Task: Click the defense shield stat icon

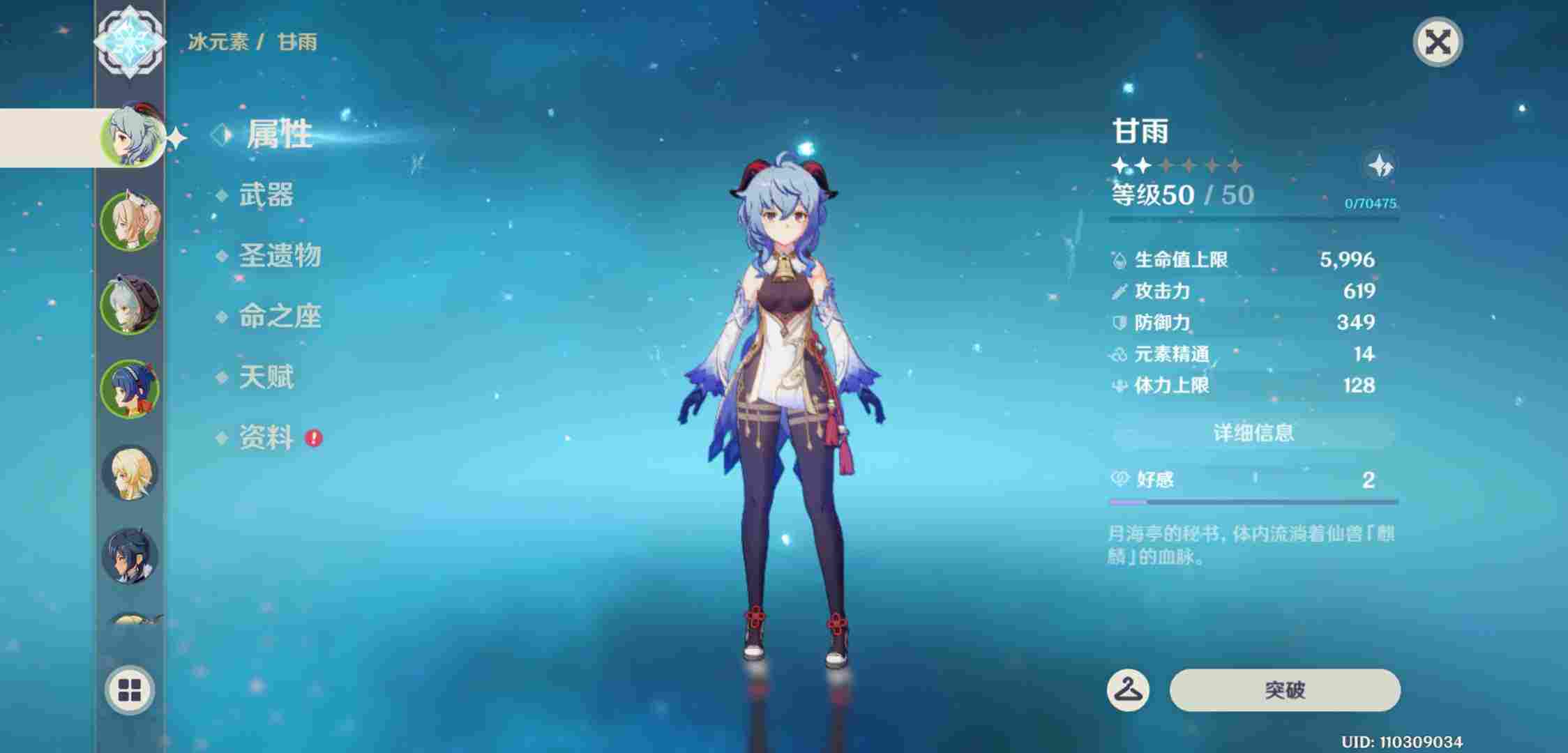Action: pyautogui.click(x=1119, y=323)
